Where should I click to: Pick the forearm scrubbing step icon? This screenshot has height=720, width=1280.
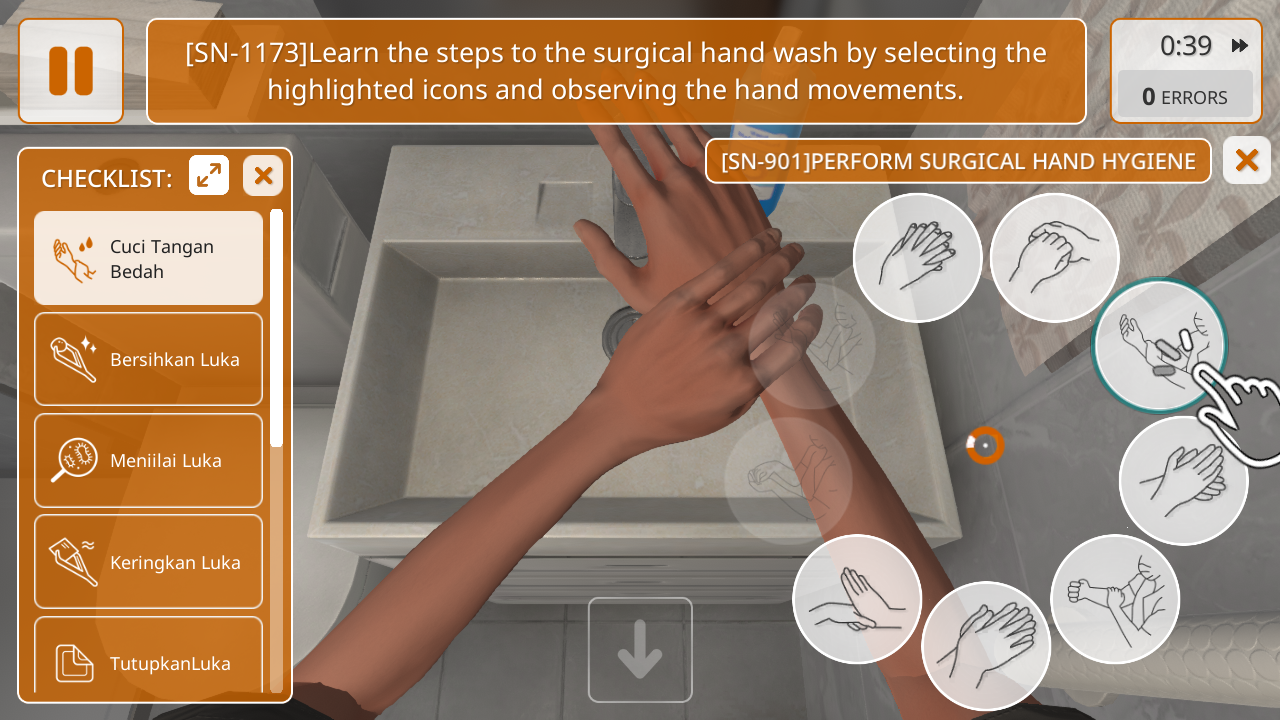[x=1115, y=599]
